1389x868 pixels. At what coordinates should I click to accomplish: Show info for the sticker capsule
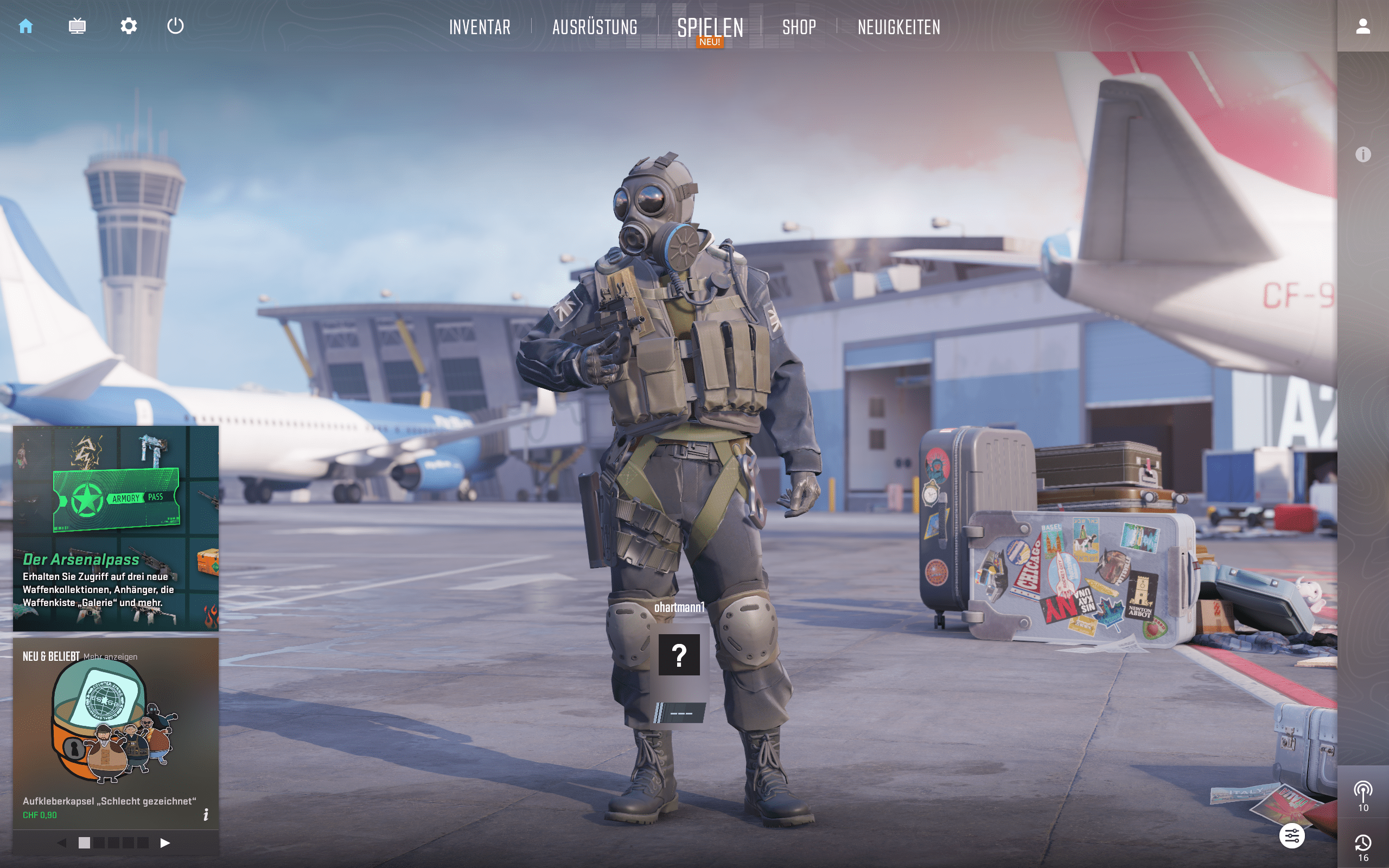[x=206, y=815]
